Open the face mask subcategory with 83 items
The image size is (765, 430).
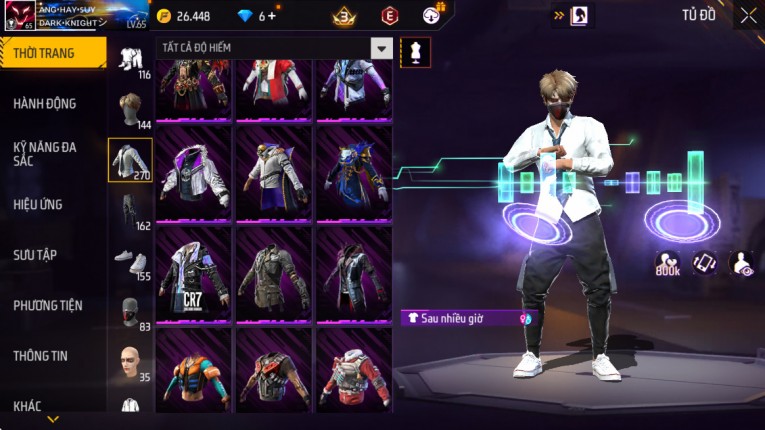[x=130, y=310]
